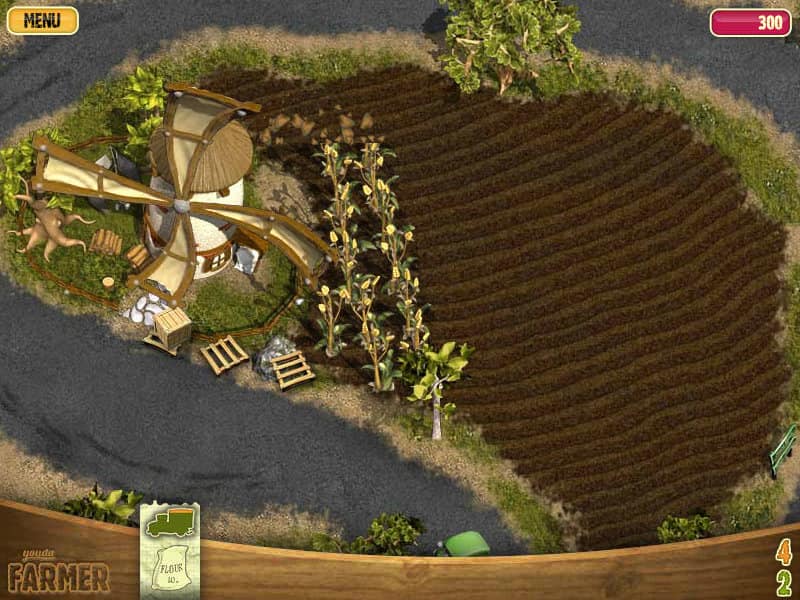Click the truck icon on the order ticket
The height and width of the screenshot is (600, 800).
[169, 524]
